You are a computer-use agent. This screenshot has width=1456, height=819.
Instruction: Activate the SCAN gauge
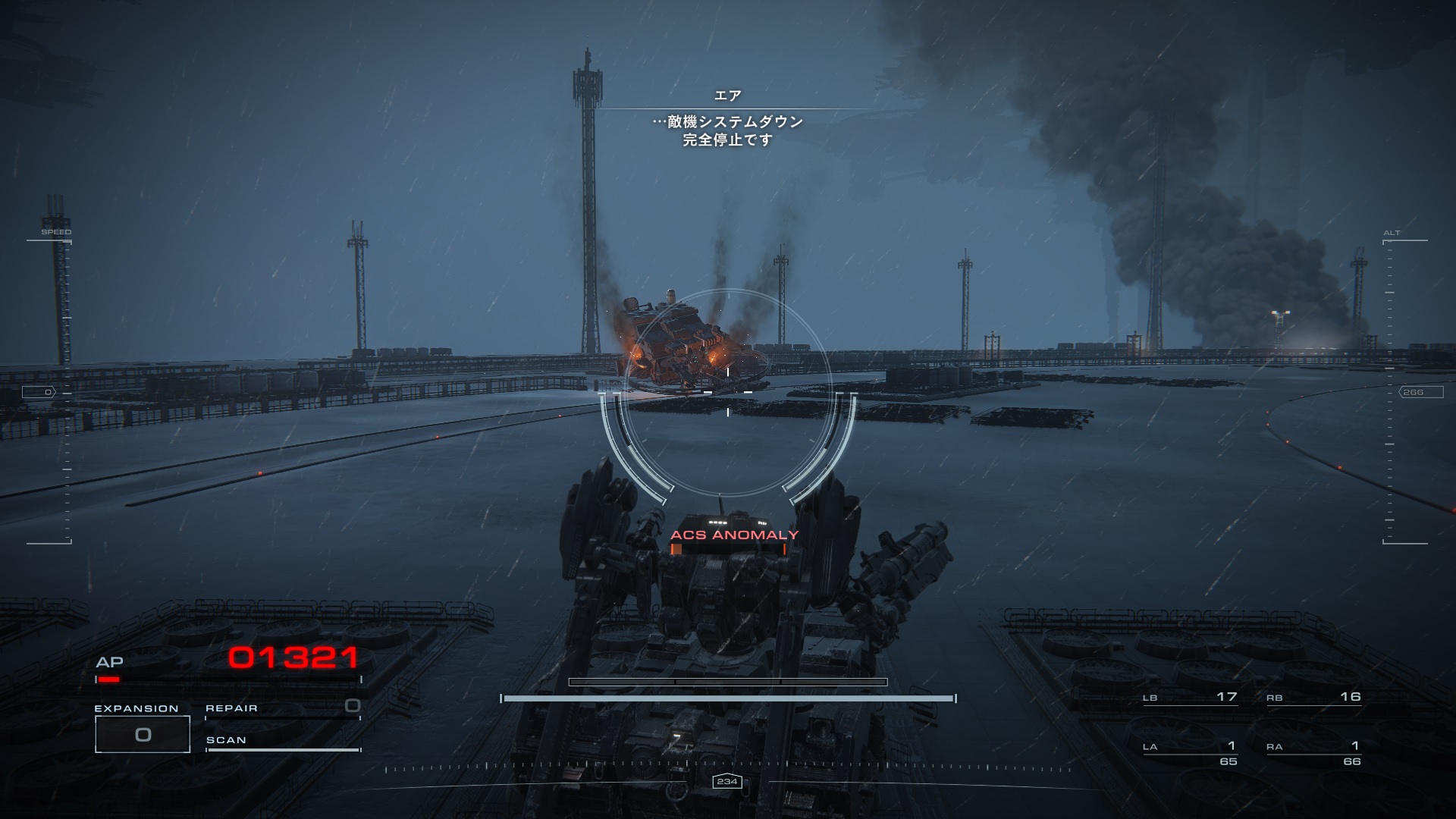[x=282, y=742]
